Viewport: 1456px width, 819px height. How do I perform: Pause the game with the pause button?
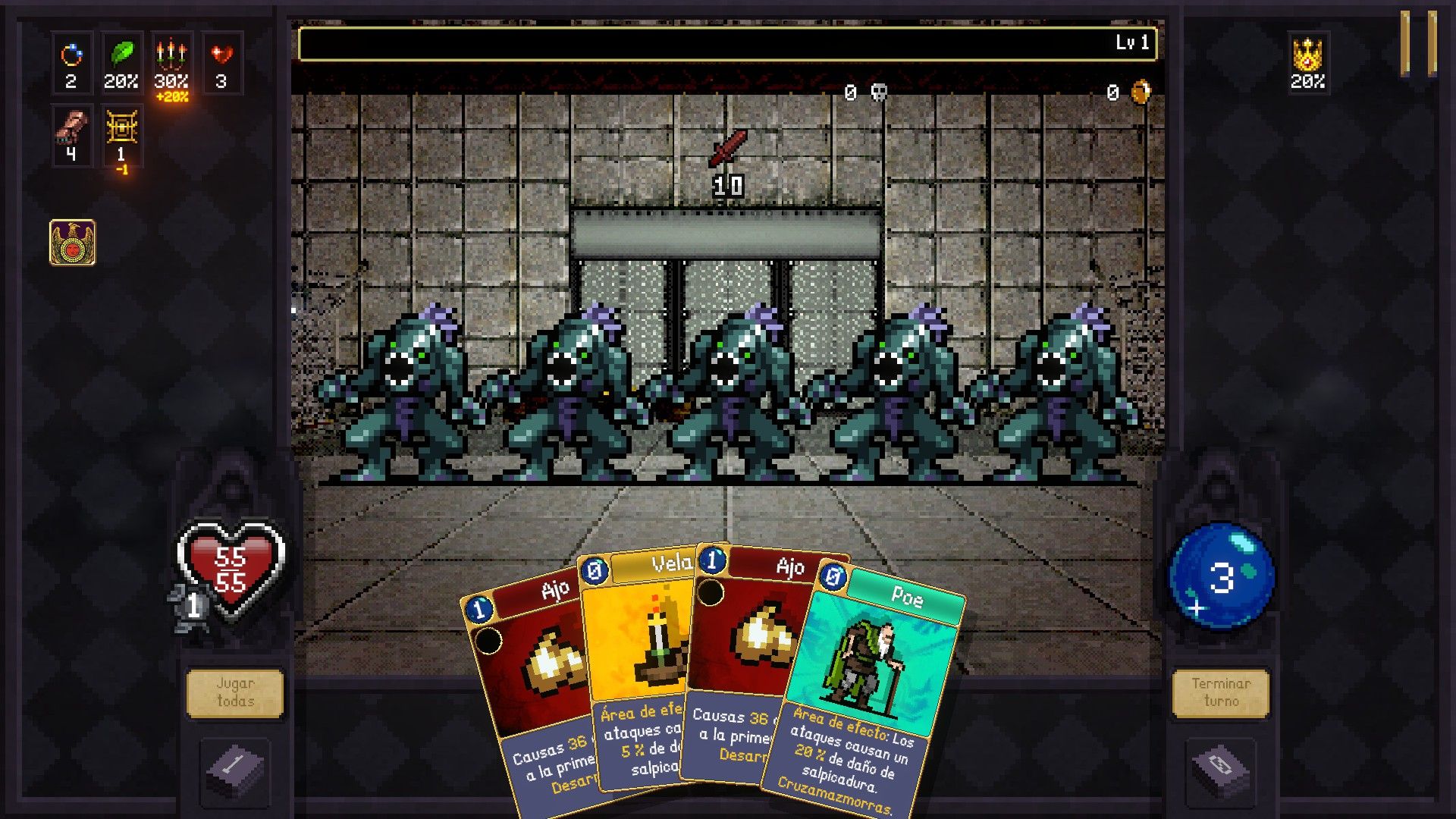(1417, 43)
